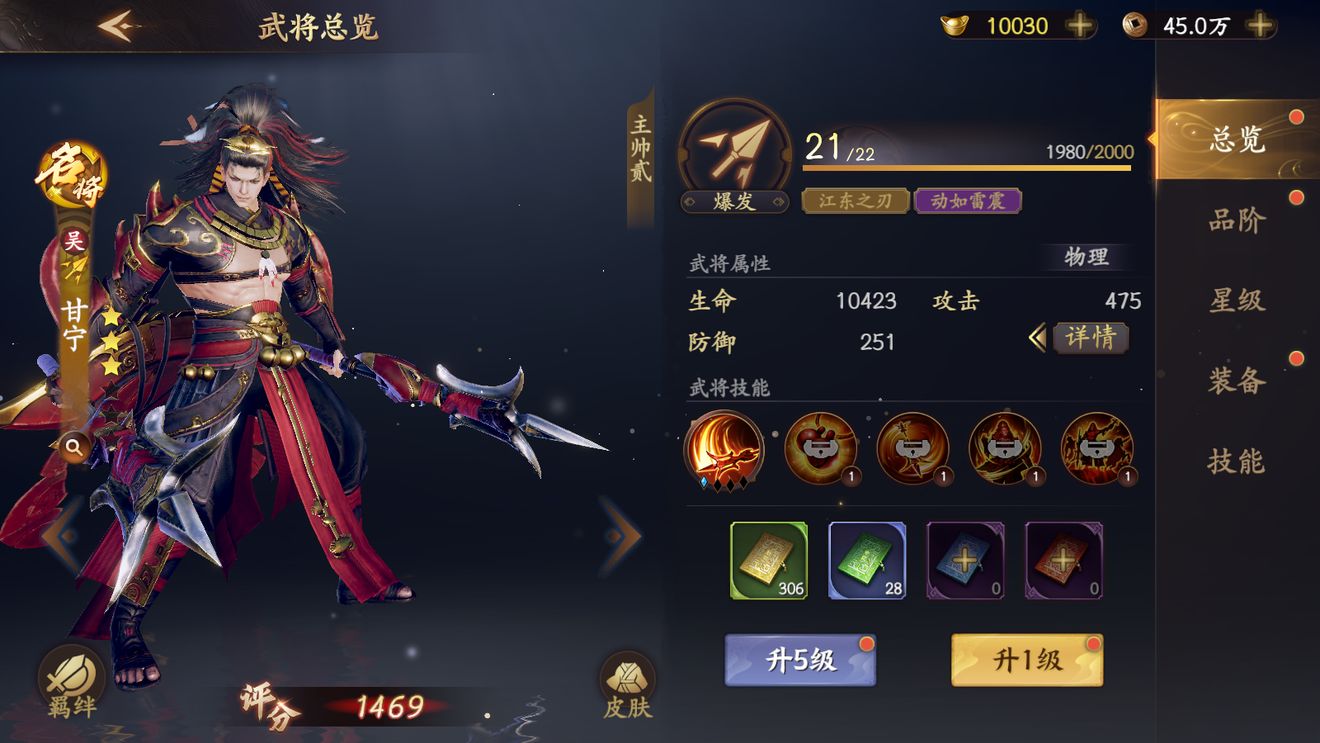Select the fifth hero skill icon
This screenshot has height=743, width=1320.
[1097, 451]
